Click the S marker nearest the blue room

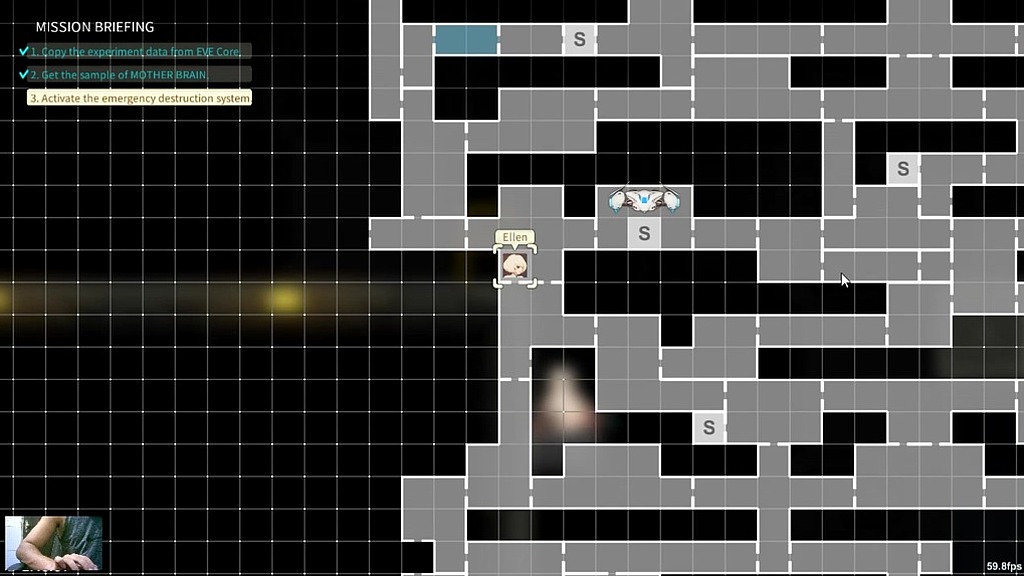click(x=579, y=41)
